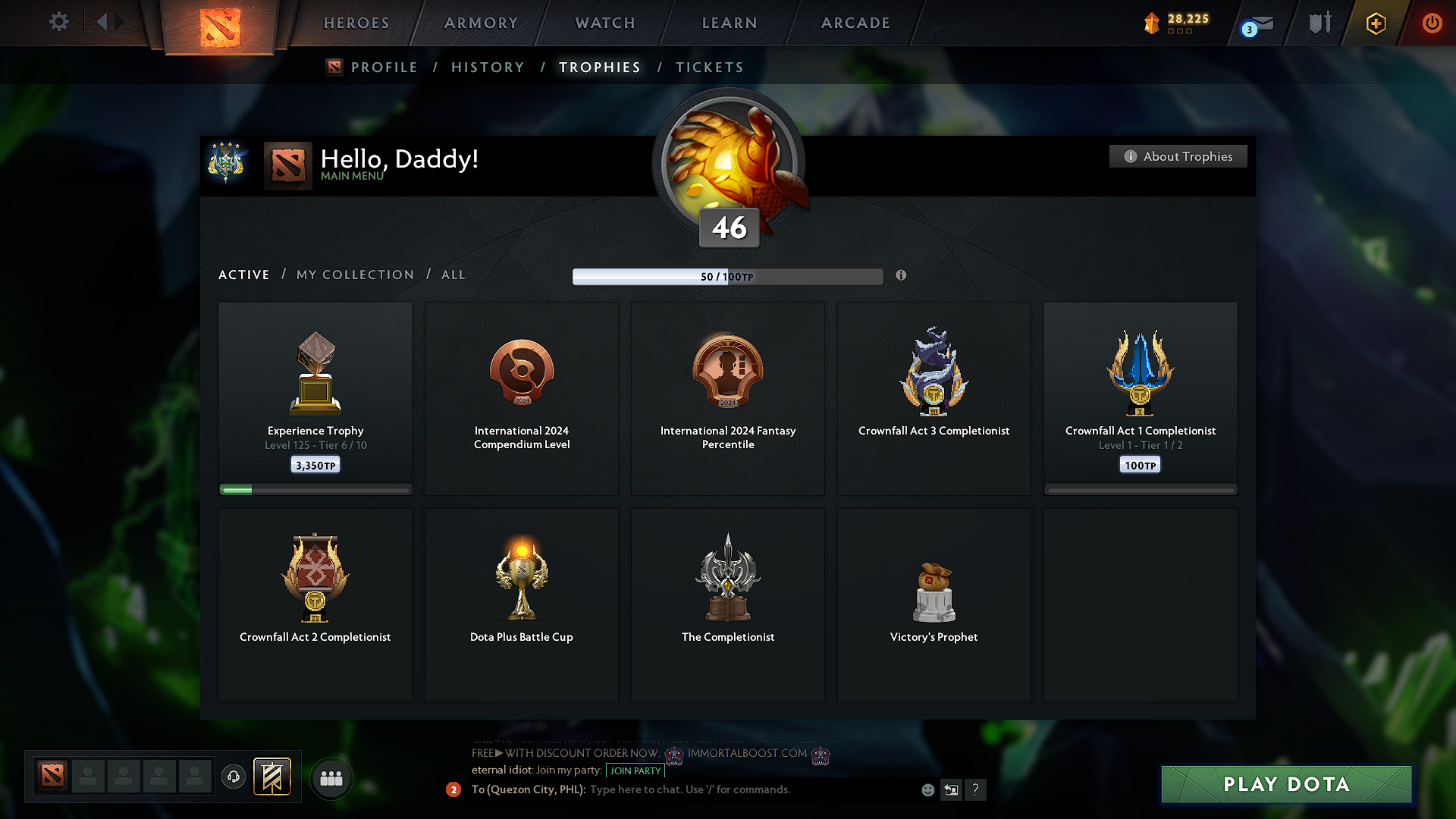Image resolution: width=1456 pixels, height=819 pixels.
Task: Click the friends party icon near chat
Action: click(331, 777)
